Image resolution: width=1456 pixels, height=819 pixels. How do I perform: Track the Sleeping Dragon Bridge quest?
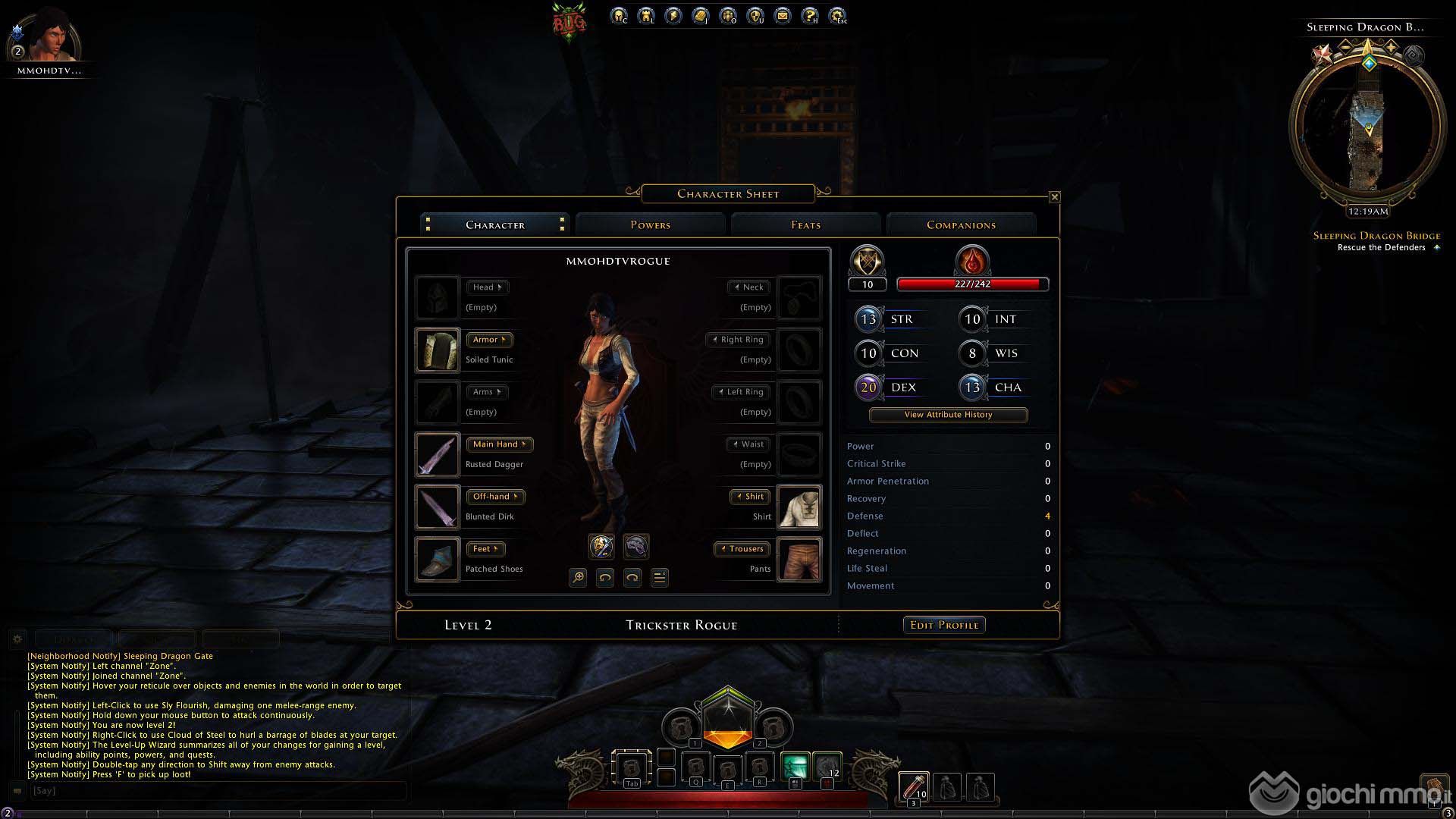click(1376, 236)
